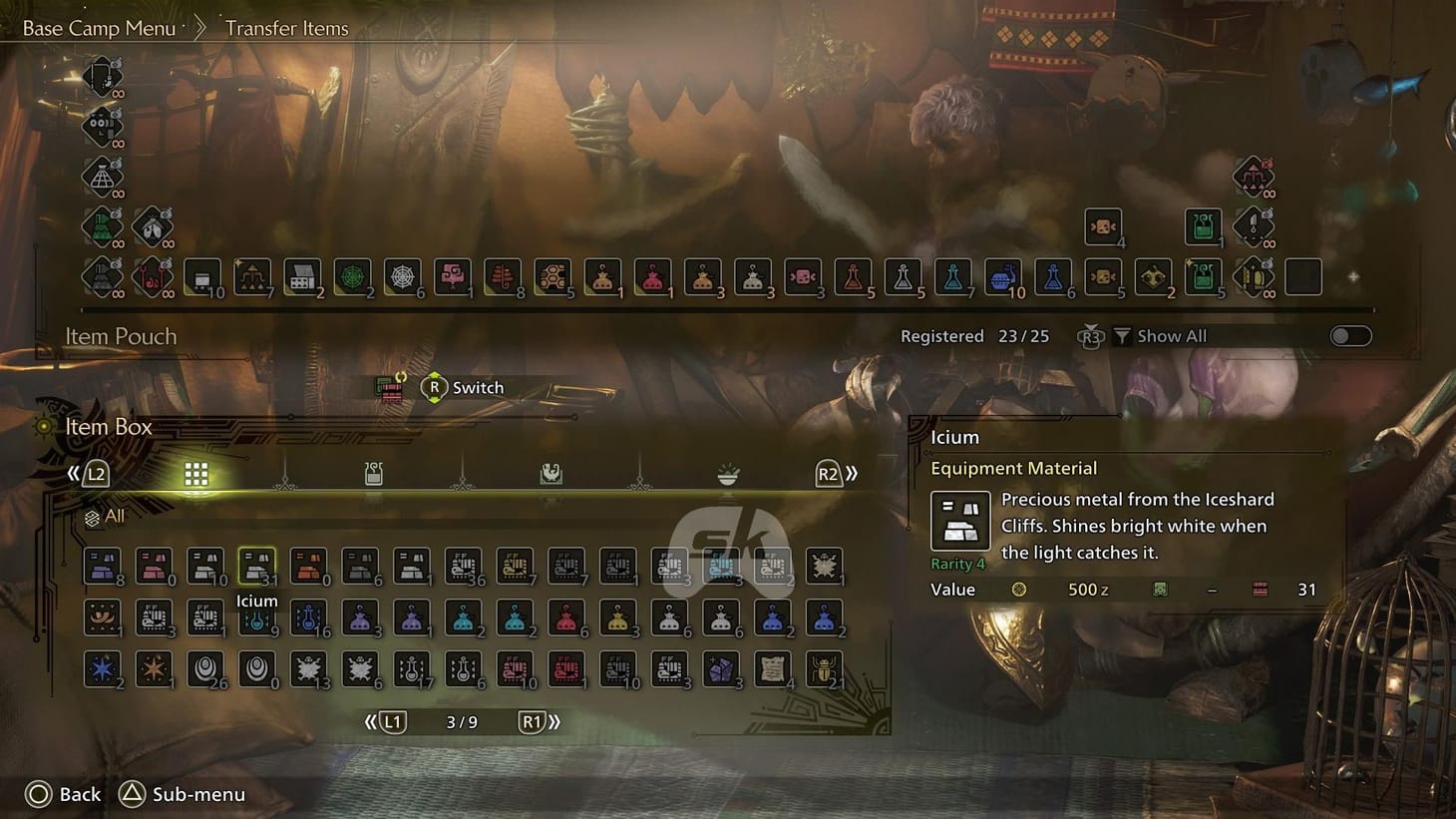Viewport: 1456px width, 819px height.
Task: Switch to the Transfer Items breadcrumb tab
Action: tap(286, 28)
